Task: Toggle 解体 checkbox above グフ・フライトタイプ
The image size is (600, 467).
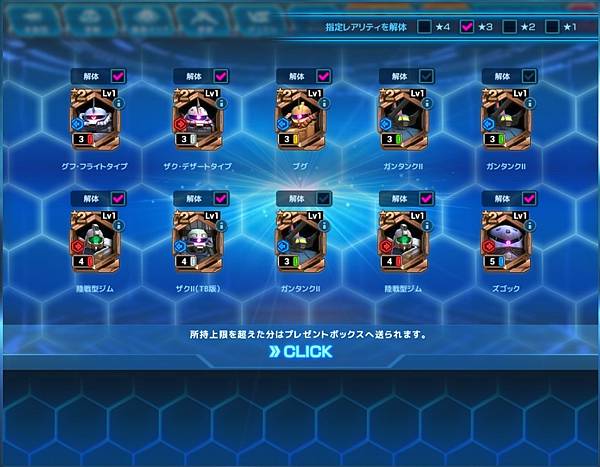Action: point(118,75)
